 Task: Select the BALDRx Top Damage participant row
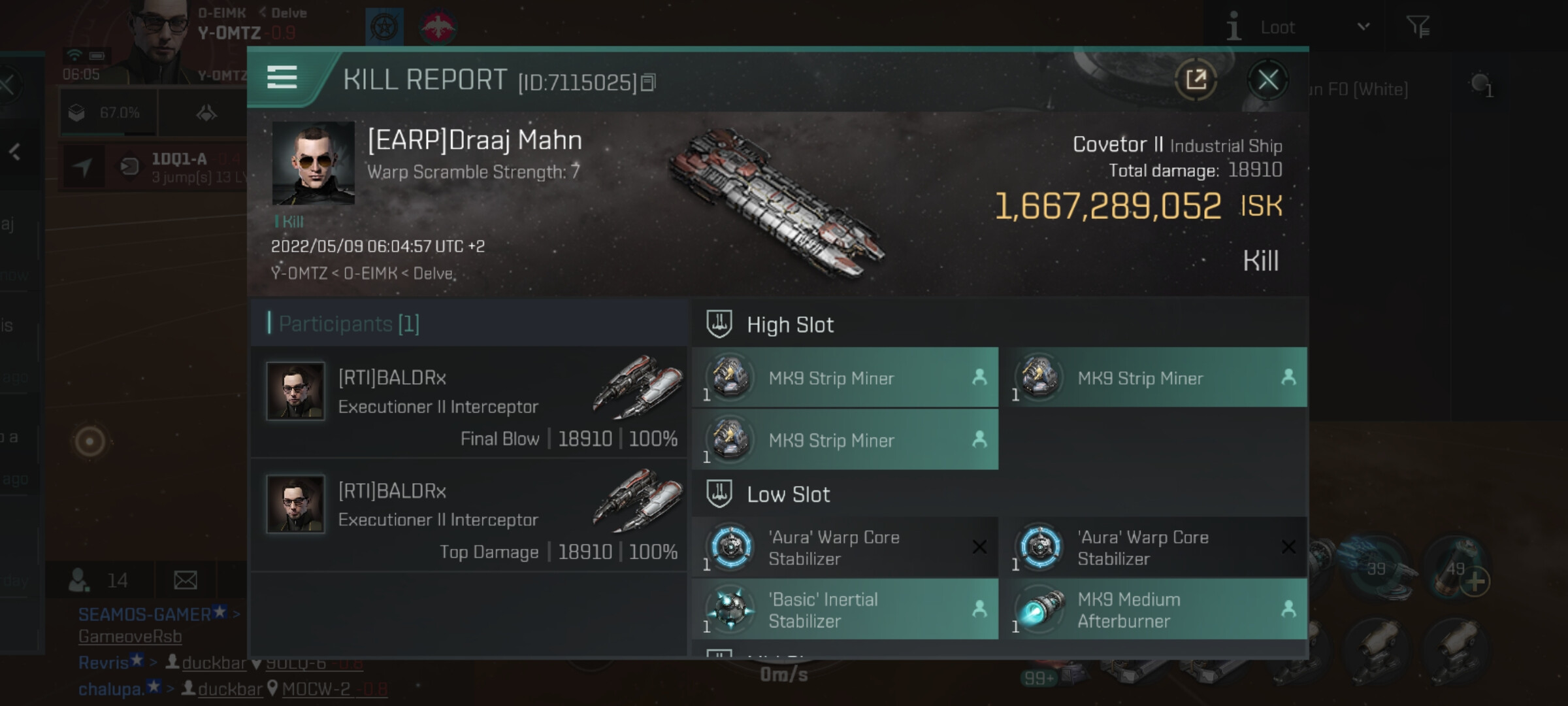[468, 515]
